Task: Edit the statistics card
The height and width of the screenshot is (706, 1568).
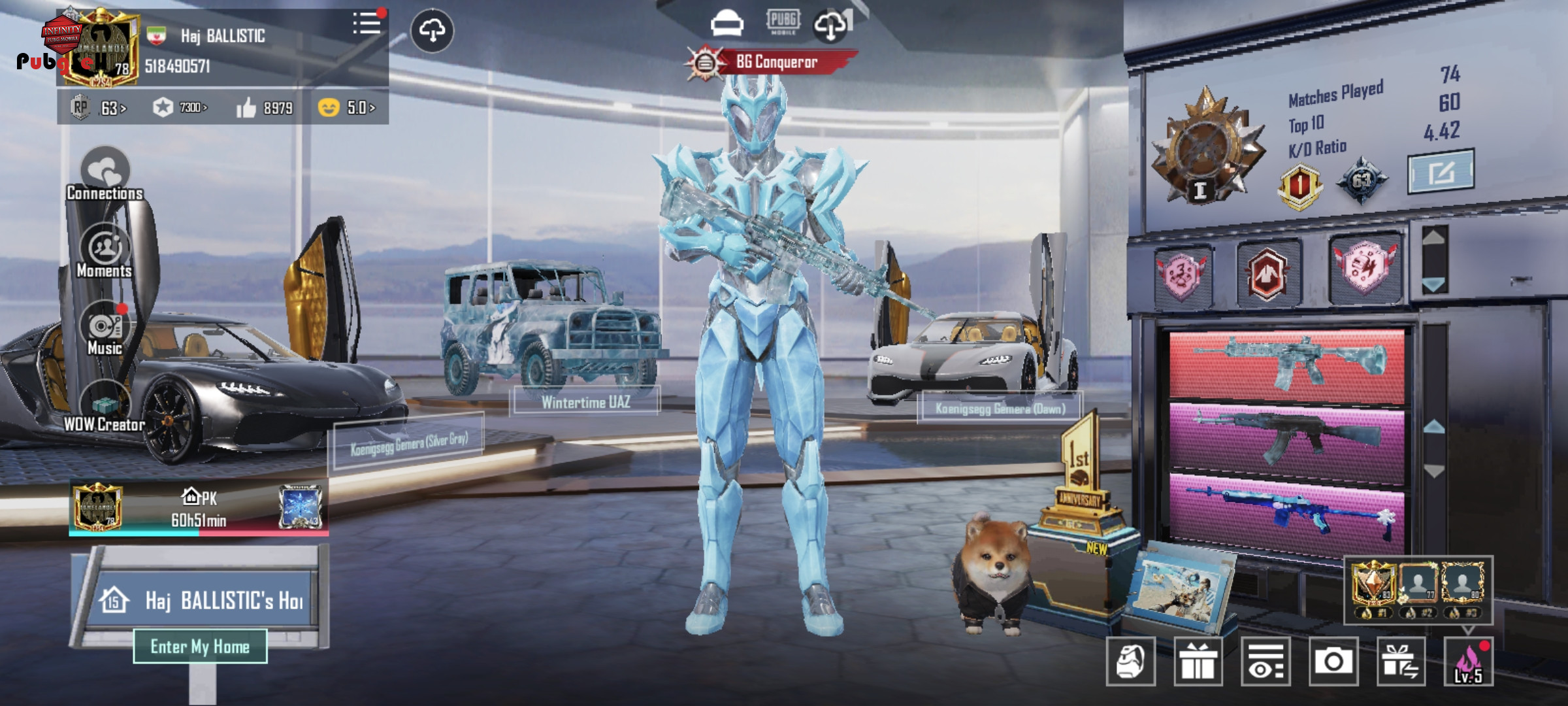Action: [1441, 172]
